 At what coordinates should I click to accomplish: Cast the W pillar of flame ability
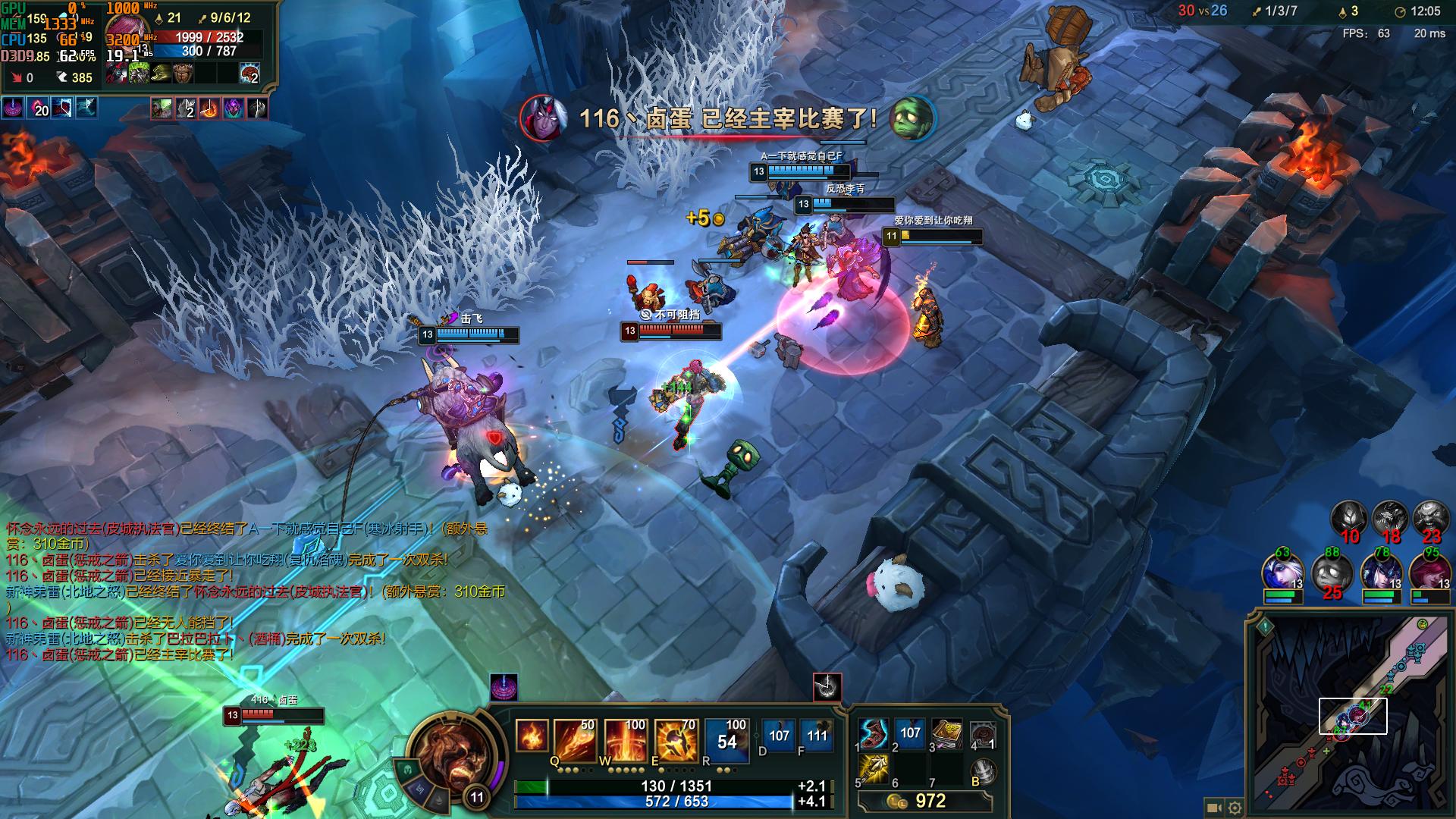click(x=625, y=739)
